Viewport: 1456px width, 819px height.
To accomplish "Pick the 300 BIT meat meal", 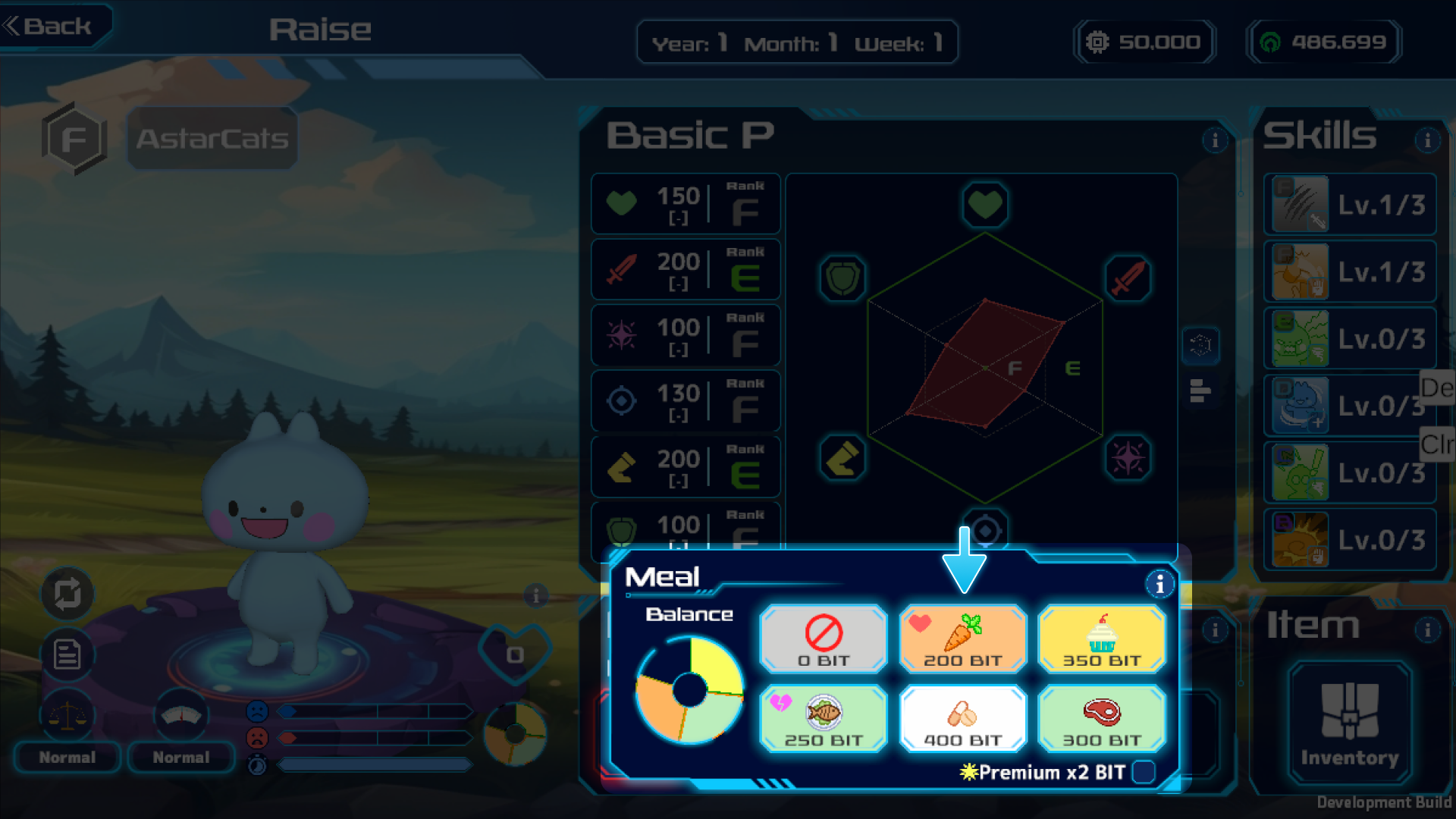I will 1101,719.
